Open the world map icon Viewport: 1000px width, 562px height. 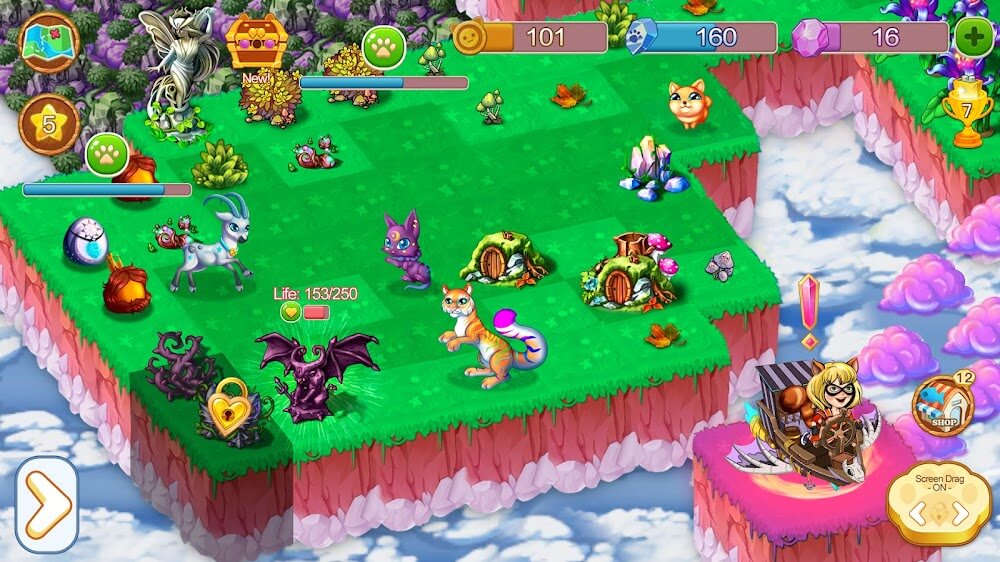pyautogui.click(x=49, y=42)
